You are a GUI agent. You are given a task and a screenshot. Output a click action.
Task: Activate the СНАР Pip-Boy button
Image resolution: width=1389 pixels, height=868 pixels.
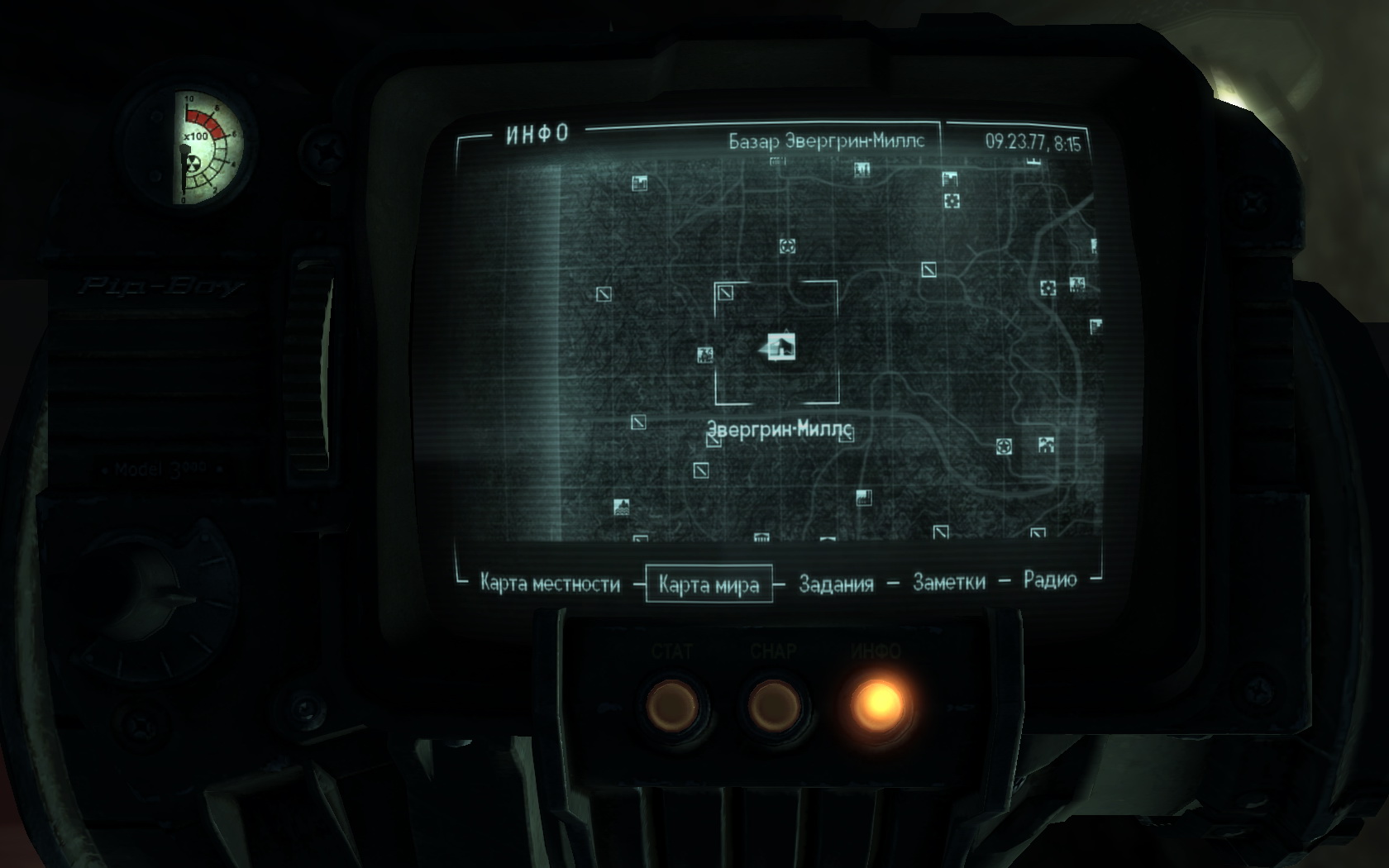(774, 705)
